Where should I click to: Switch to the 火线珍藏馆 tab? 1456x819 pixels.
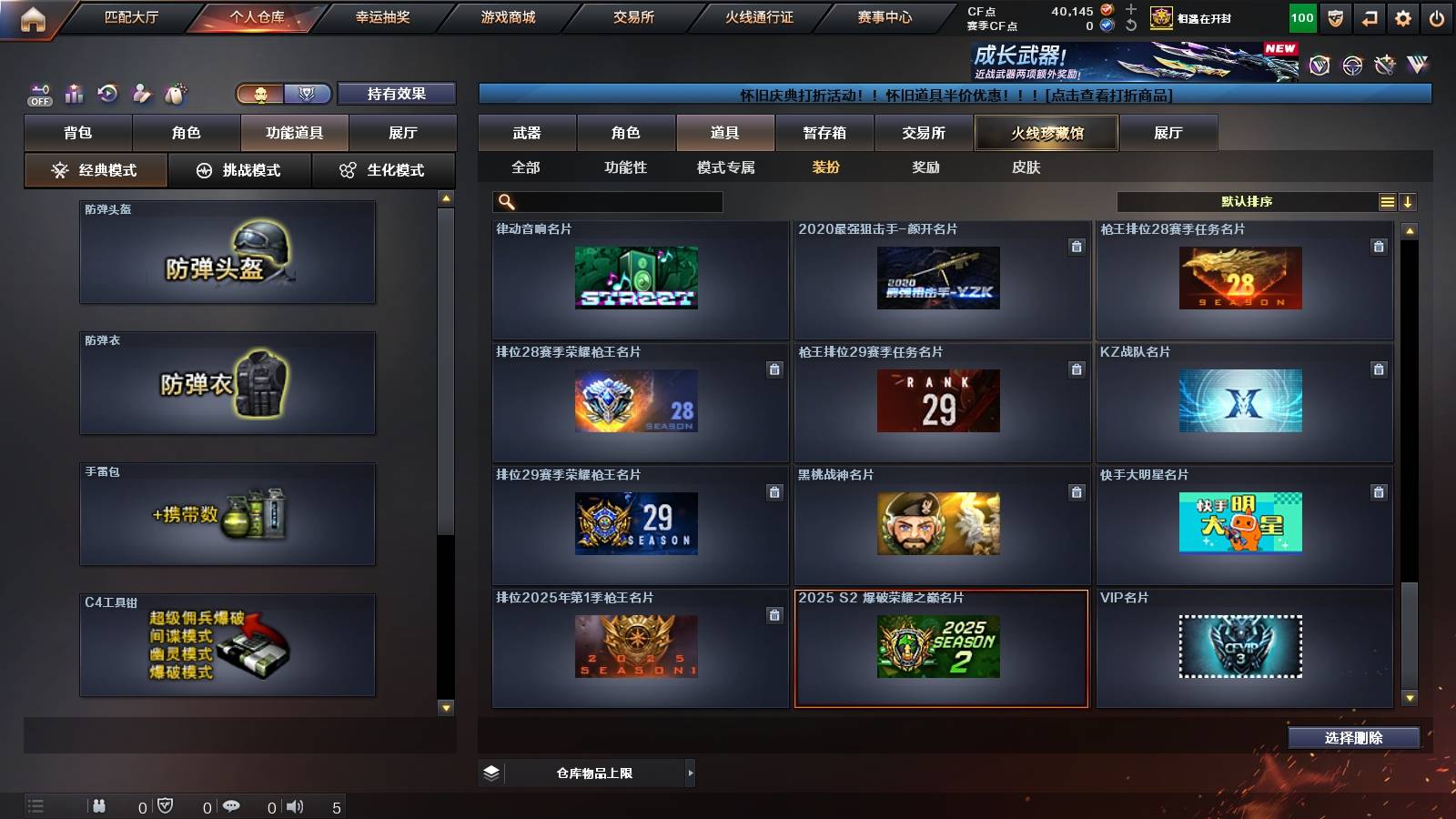tap(1045, 132)
